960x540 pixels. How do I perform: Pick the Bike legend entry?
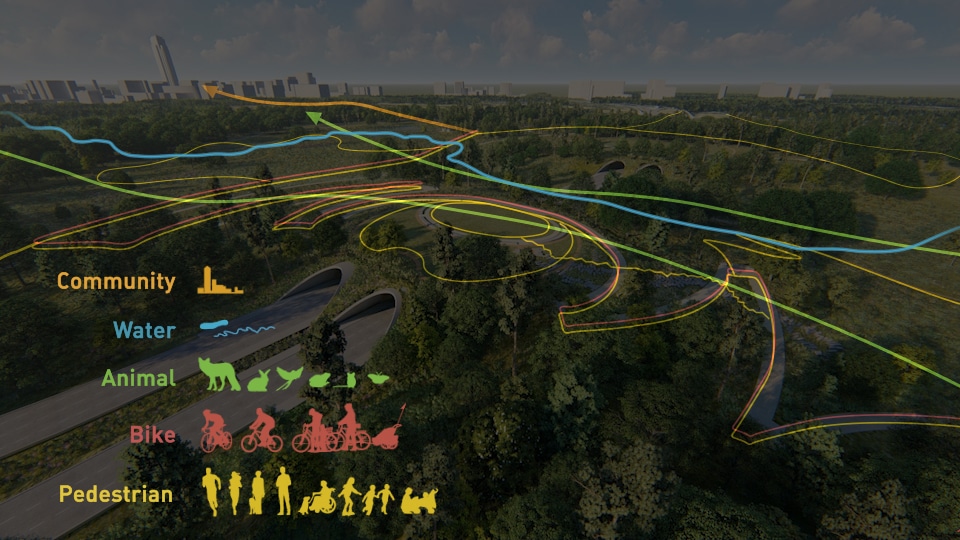pos(152,435)
